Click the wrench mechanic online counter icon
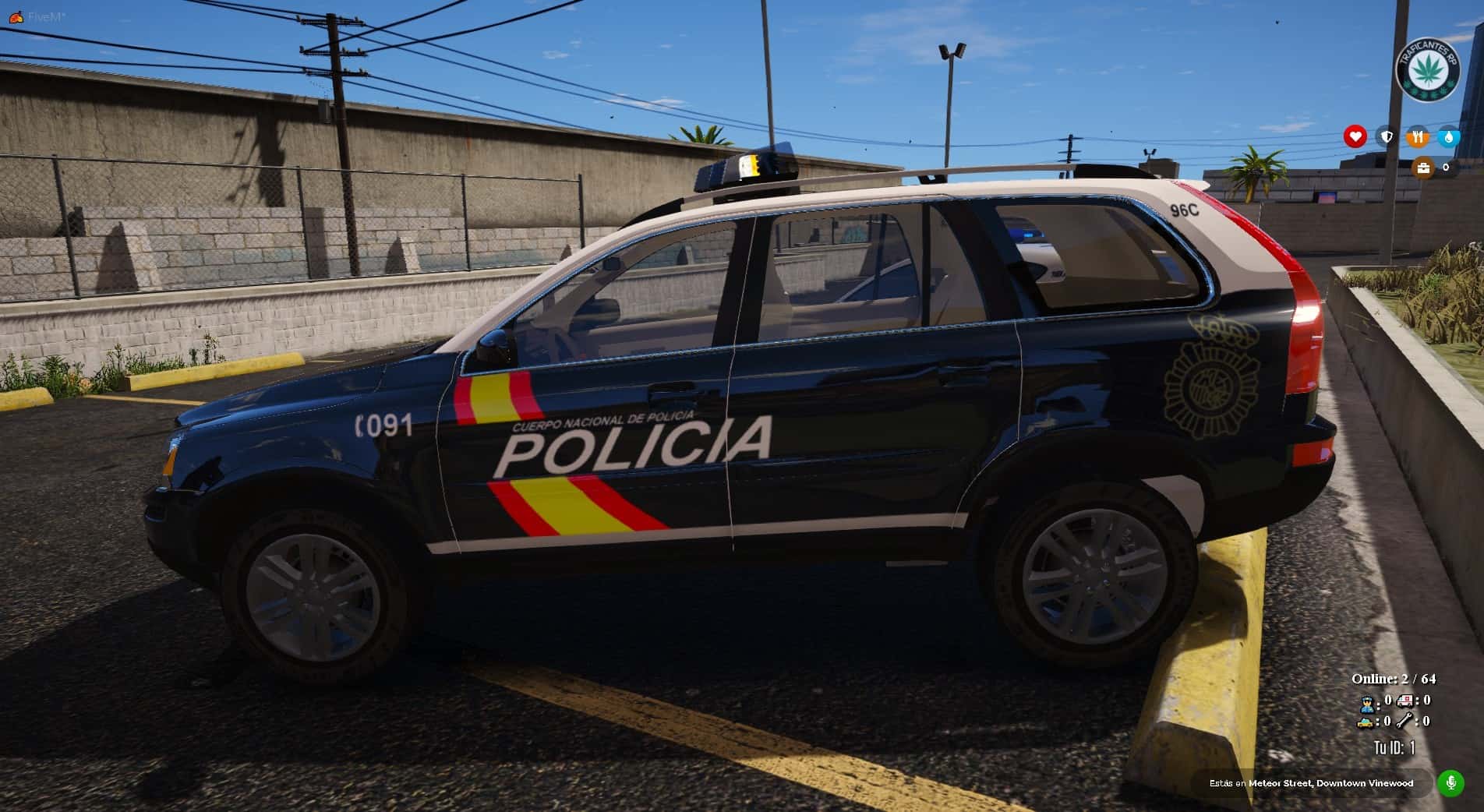 [1405, 722]
